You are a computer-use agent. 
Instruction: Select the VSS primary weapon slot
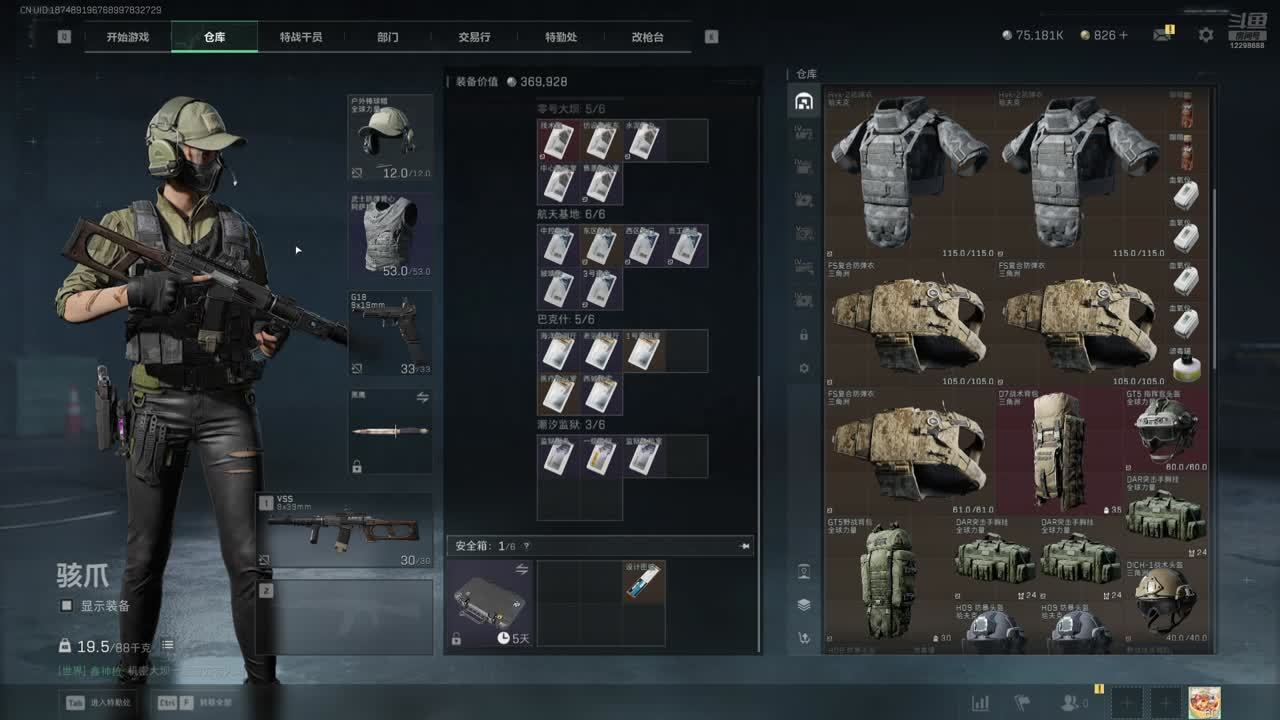345,530
